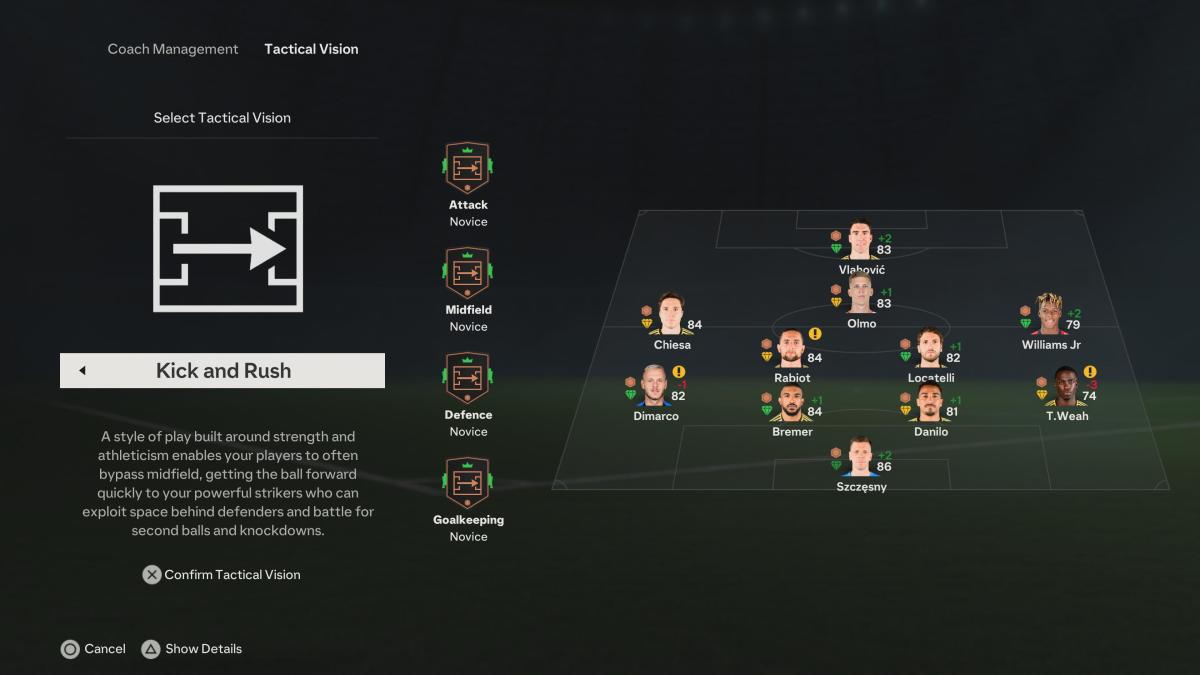Select the Kick and Rush tactical vision bar
The width and height of the screenshot is (1200, 675).
point(223,371)
